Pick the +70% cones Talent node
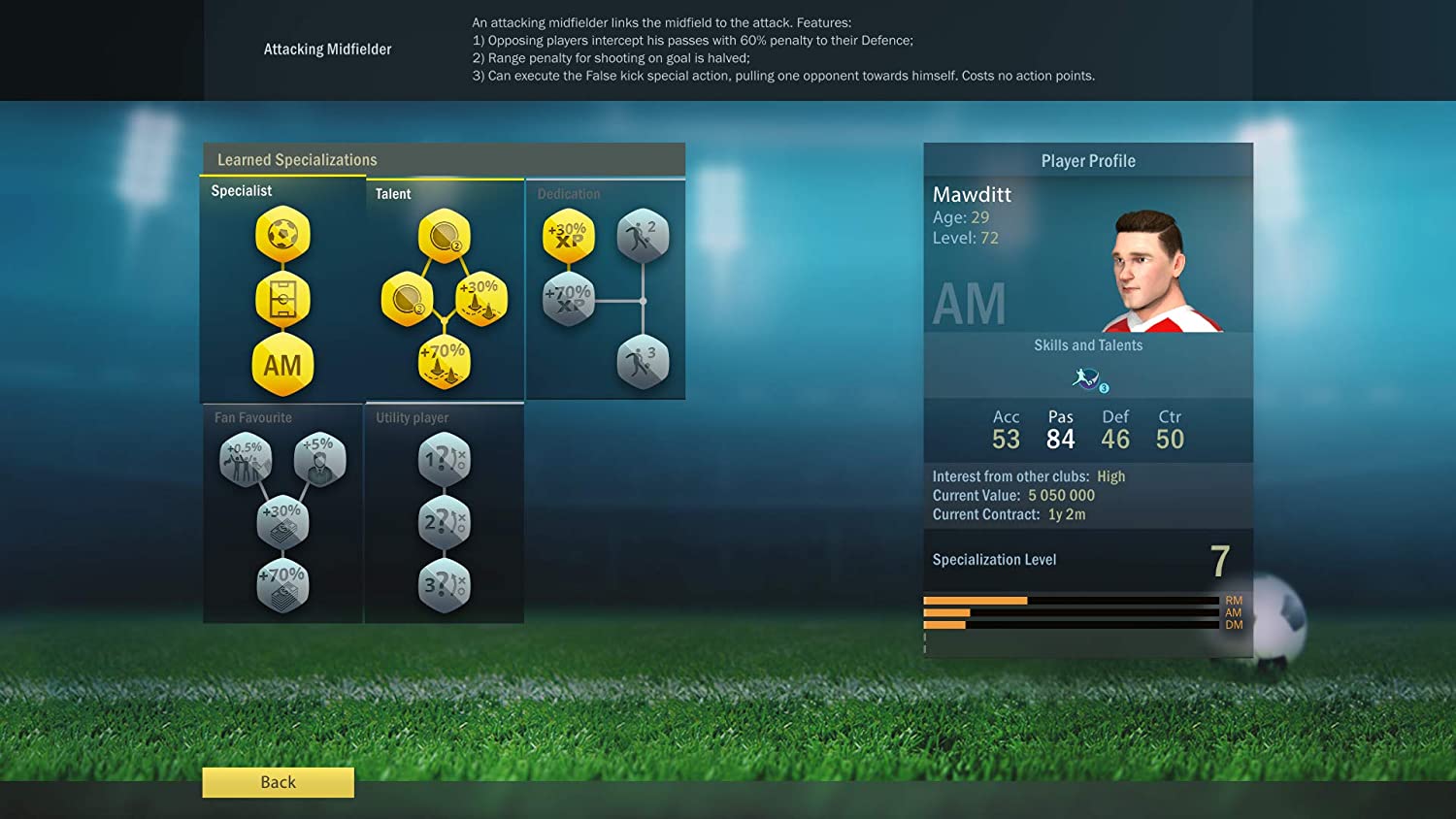Screen dimensions: 1456x819 point(444,362)
